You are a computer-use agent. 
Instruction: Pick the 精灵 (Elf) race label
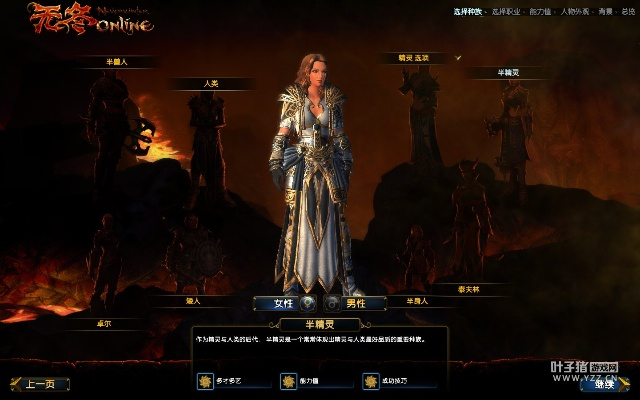[x=413, y=58]
